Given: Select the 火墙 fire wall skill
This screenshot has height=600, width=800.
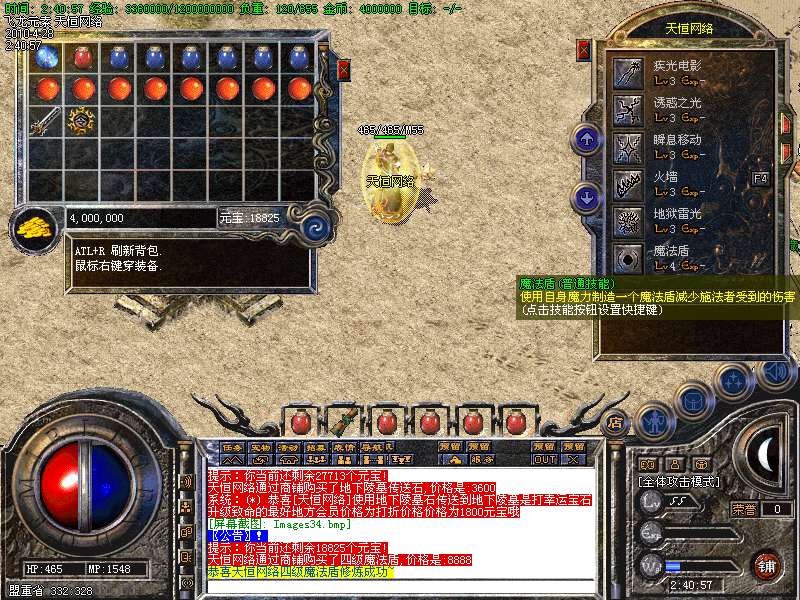Looking at the screenshot, I should (628, 183).
